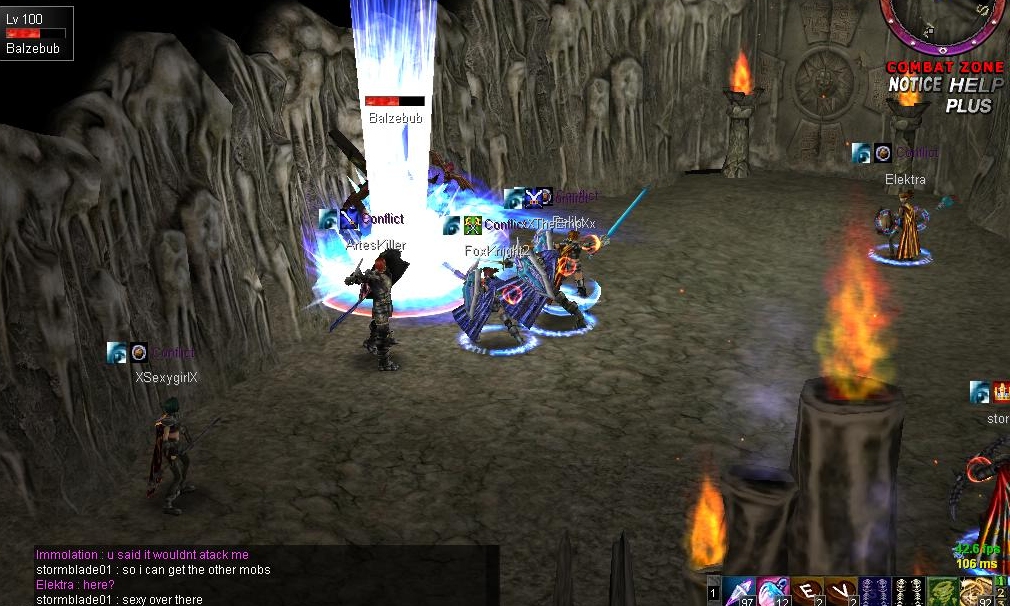Activate the green tornado skill icon

[942, 591]
